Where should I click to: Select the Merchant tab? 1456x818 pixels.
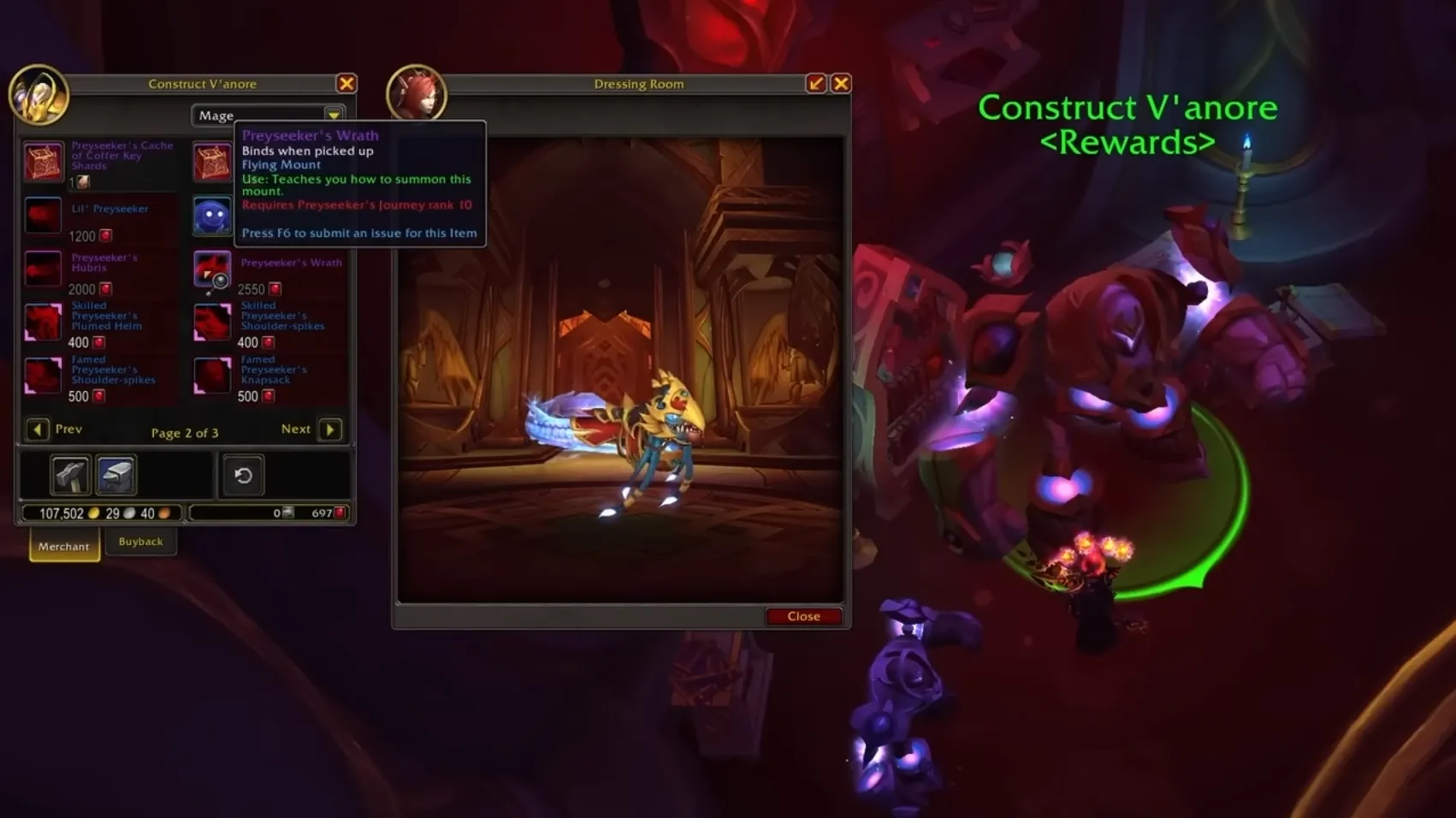coord(63,545)
